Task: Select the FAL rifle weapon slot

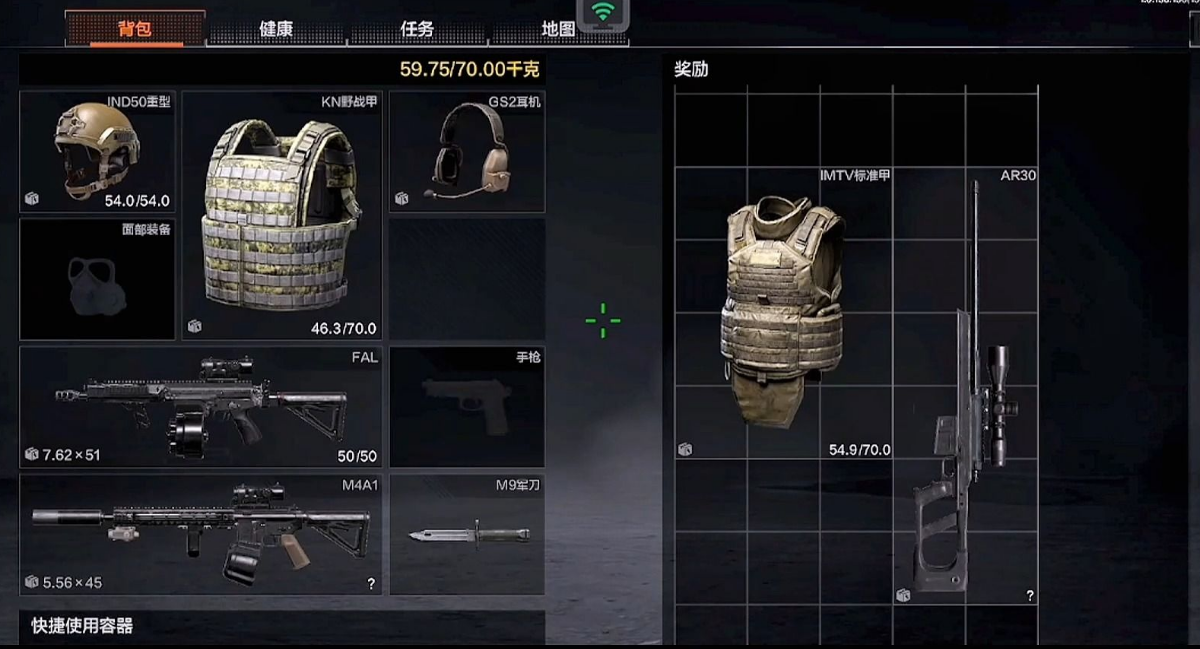Action: coord(200,407)
